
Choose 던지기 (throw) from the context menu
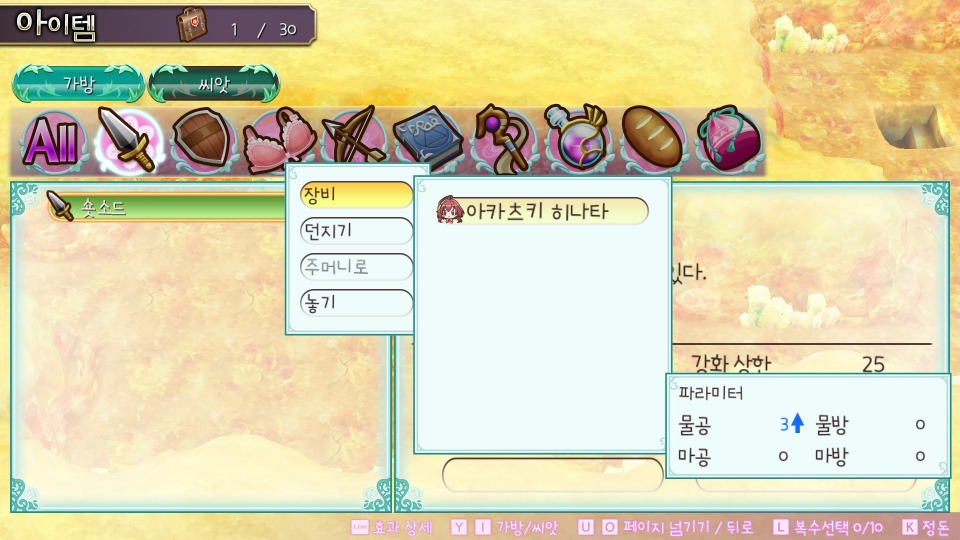click(x=356, y=232)
